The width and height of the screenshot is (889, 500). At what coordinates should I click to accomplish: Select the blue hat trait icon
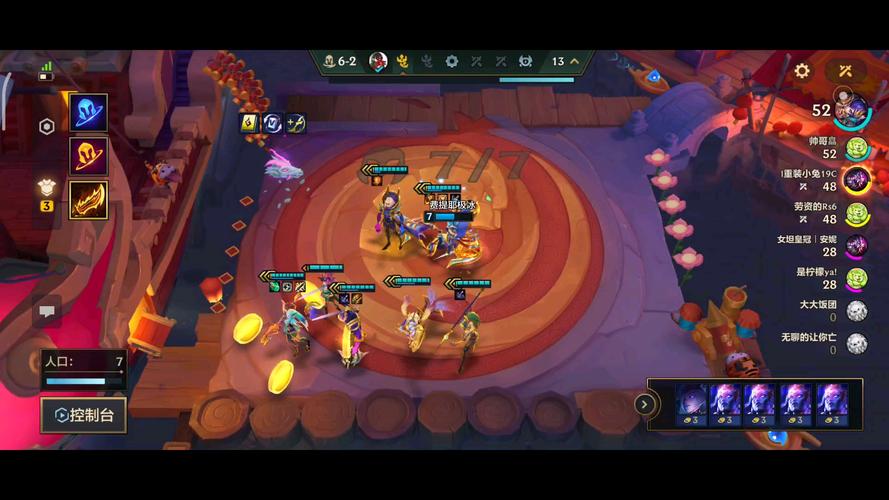point(89,113)
